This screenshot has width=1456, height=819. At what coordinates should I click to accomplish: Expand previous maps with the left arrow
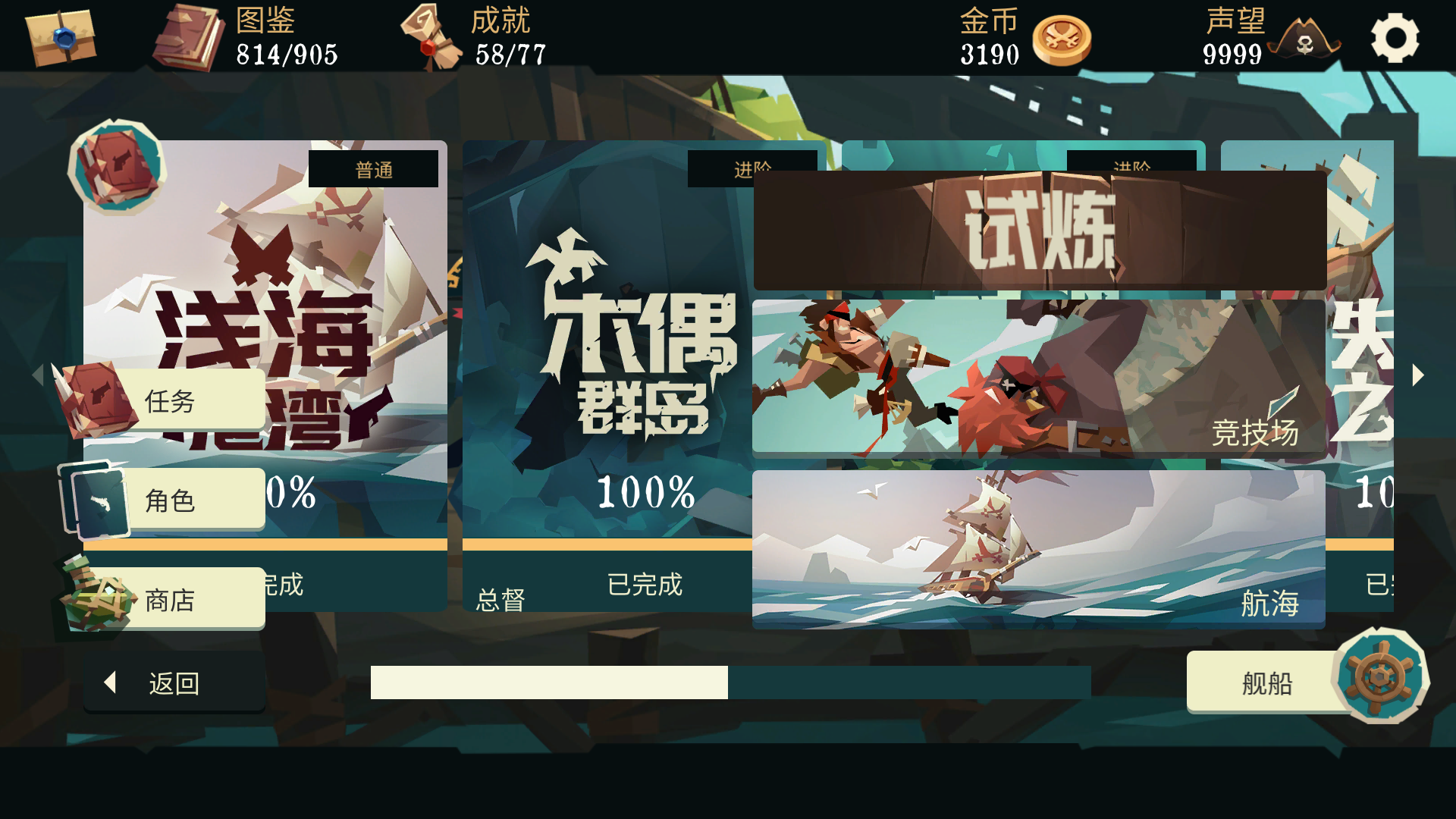(38, 374)
